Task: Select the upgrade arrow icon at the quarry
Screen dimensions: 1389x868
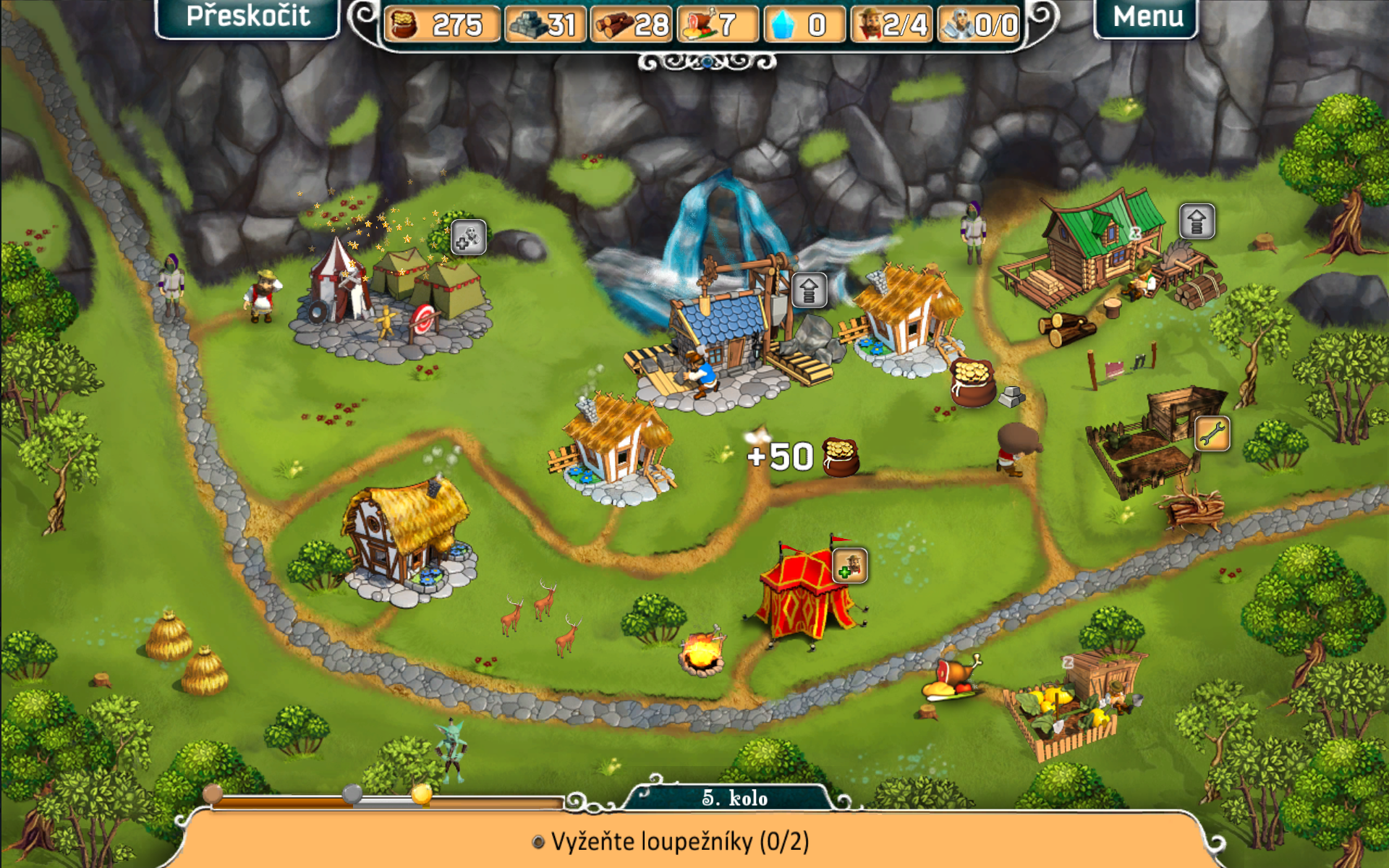Action: [809, 291]
